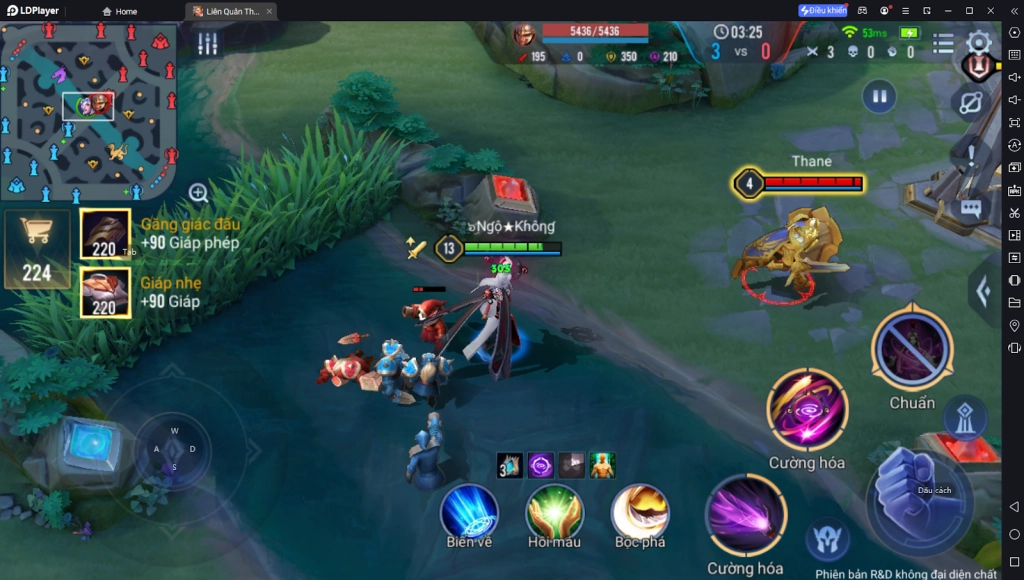Tap the basic attack fist button
Viewport: 1024px width, 580px height.
[x=917, y=495]
